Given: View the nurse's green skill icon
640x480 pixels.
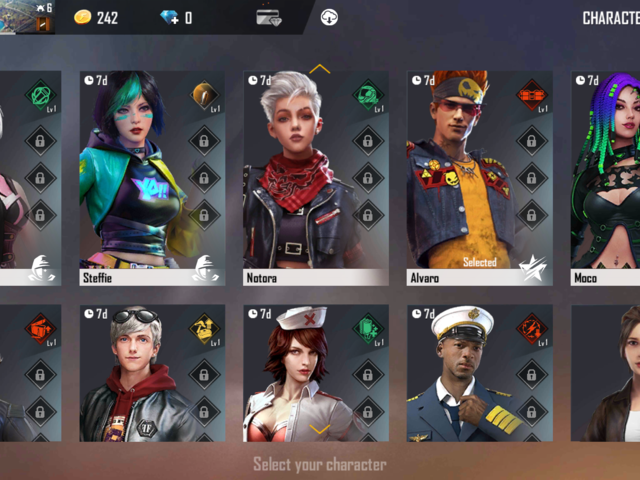Looking at the screenshot, I should pyautogui.click(x=367, y=329).
